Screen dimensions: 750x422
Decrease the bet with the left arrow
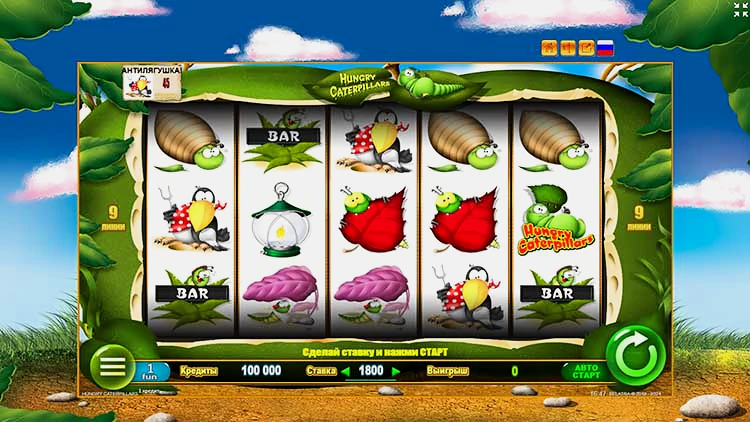(346, 371)
